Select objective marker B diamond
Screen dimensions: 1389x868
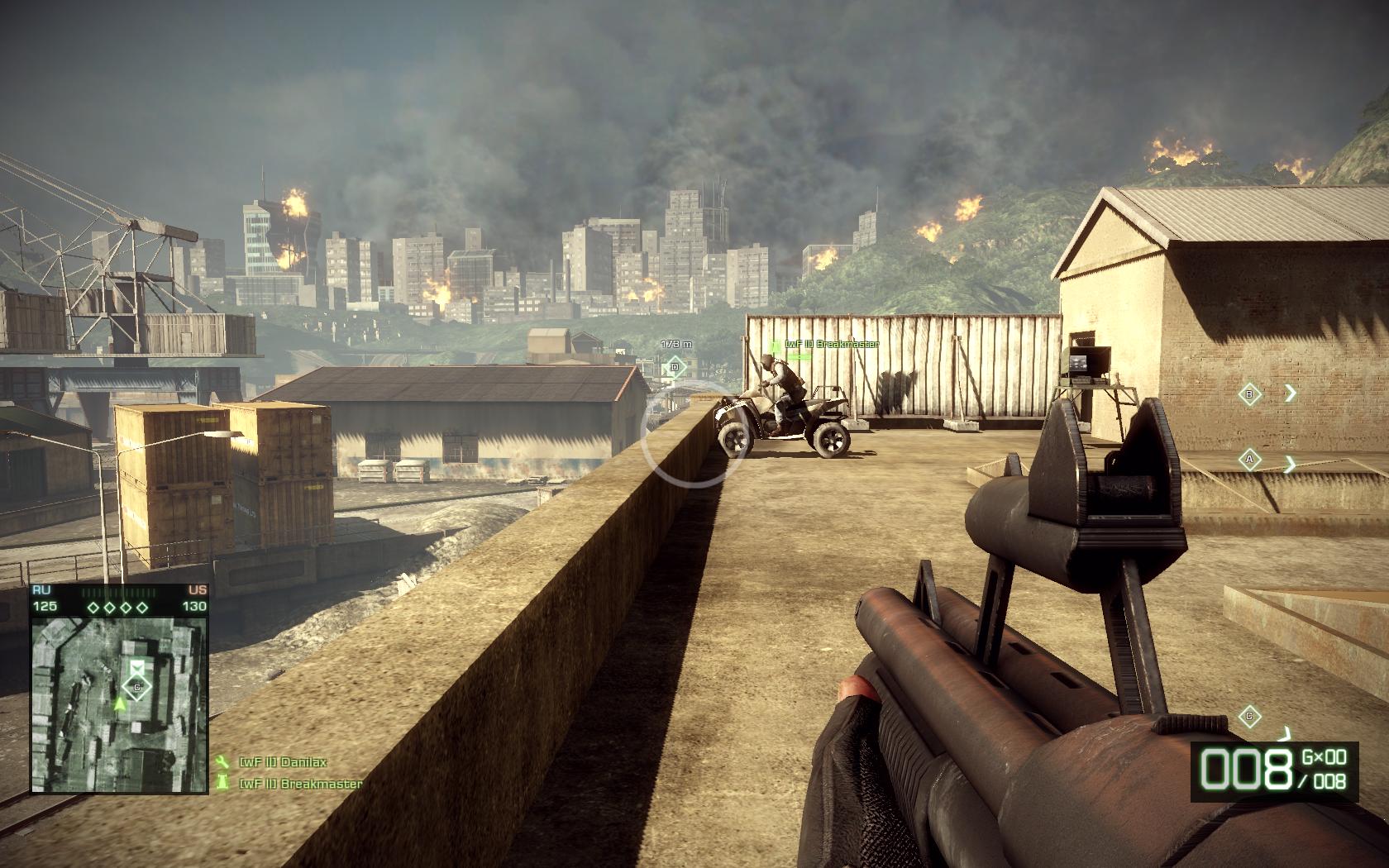click(x=1249, y=394)
